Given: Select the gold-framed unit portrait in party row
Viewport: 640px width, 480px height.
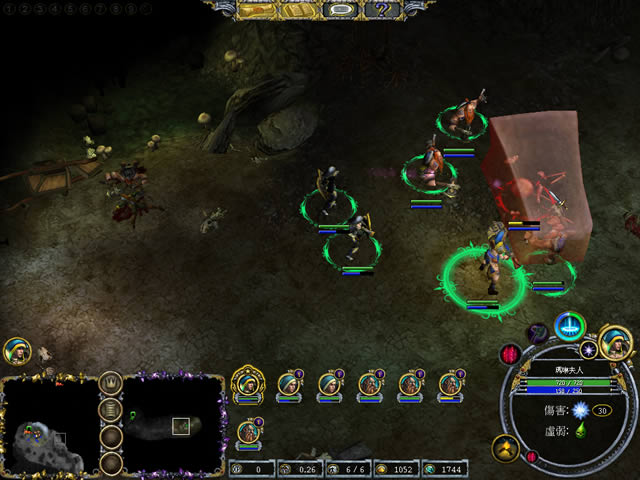Looking at the screenshot, I should [x=247, y=383].
